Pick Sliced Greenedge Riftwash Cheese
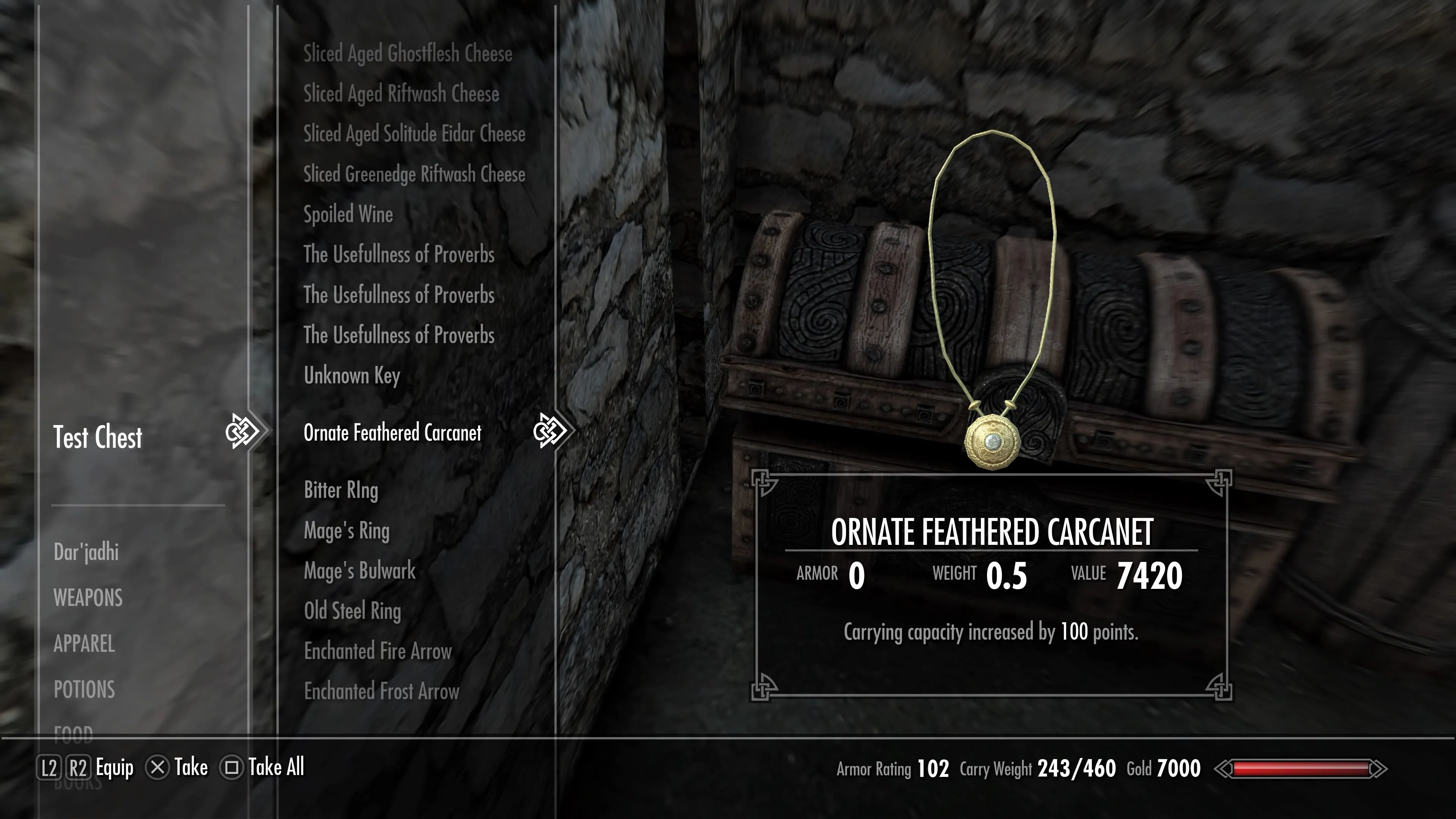This screenshot has width=1456, height=819. 414,174
